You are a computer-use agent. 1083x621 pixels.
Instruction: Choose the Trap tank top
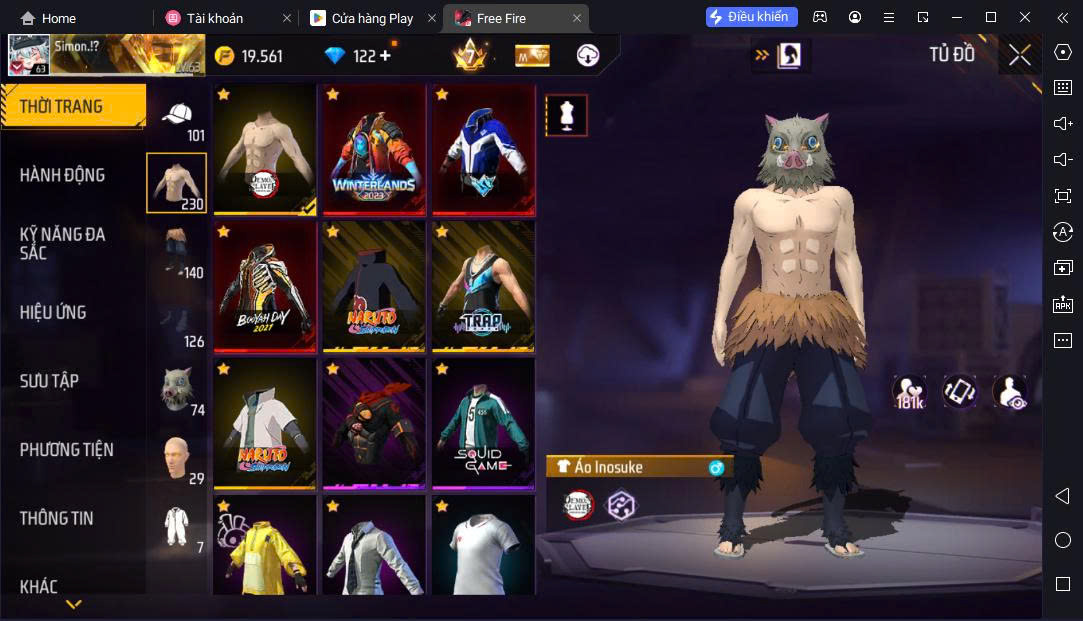click(483, 286)
